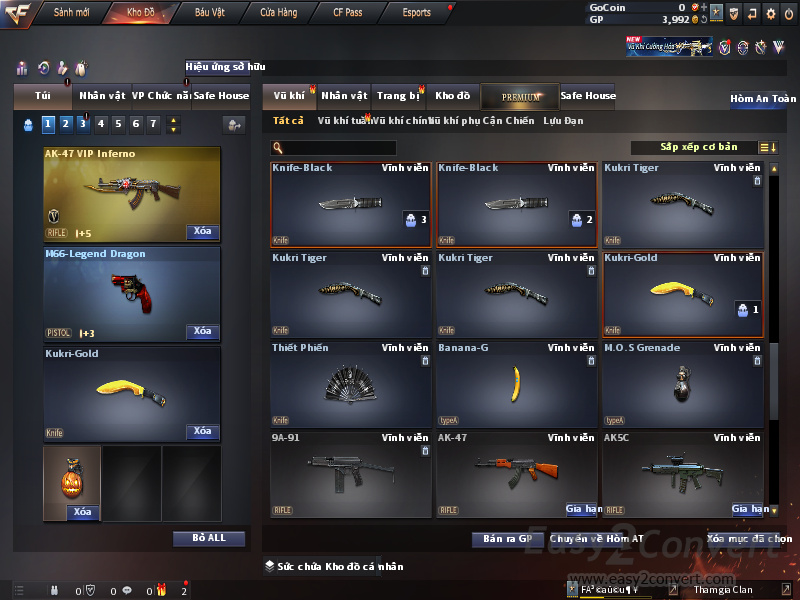
Task: Switch to the Nhân vật storage tab
Action: pyautogui.click(x=345, y=96)
